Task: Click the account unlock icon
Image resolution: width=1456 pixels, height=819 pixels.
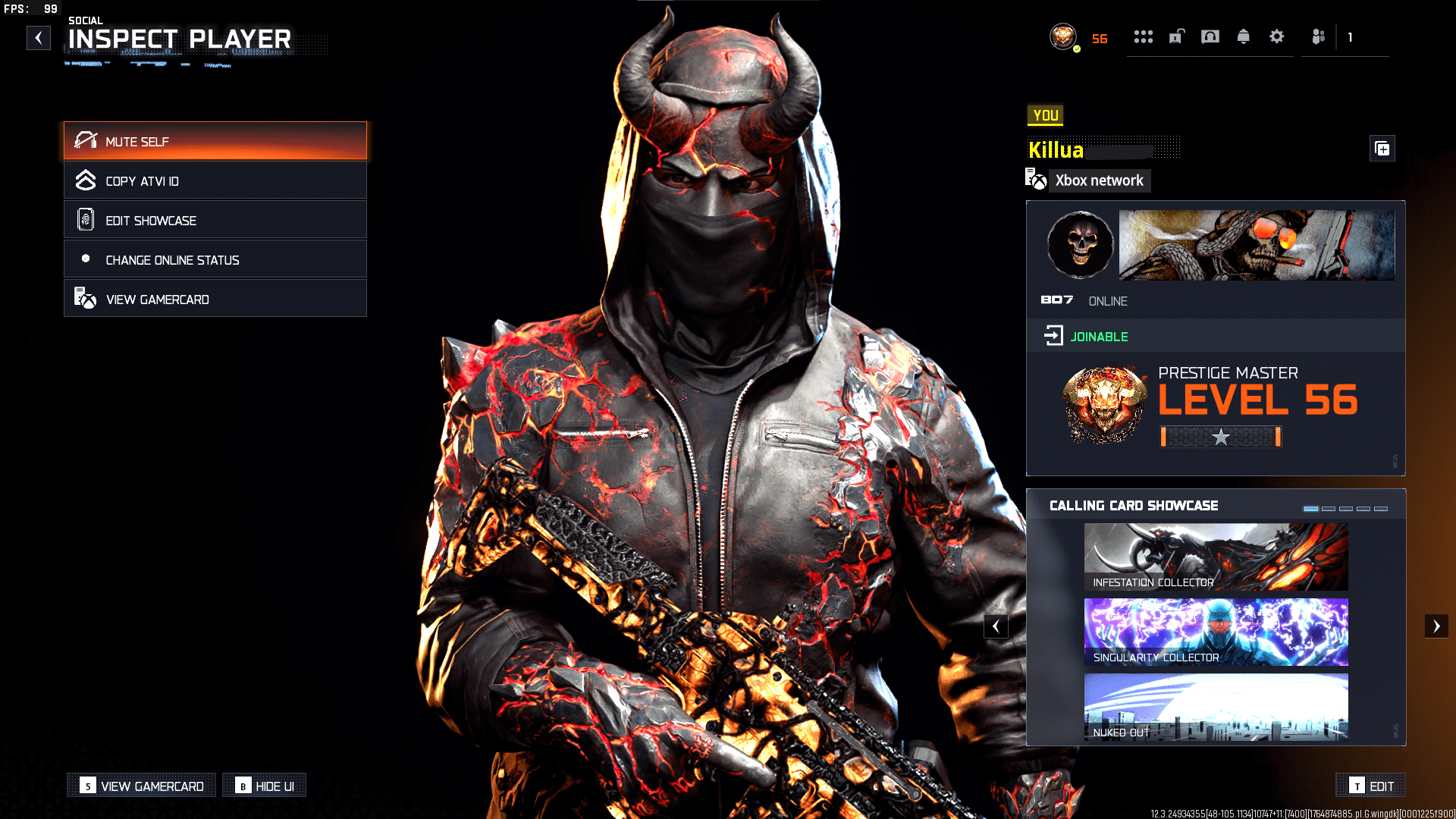Action: point(1176,36)
